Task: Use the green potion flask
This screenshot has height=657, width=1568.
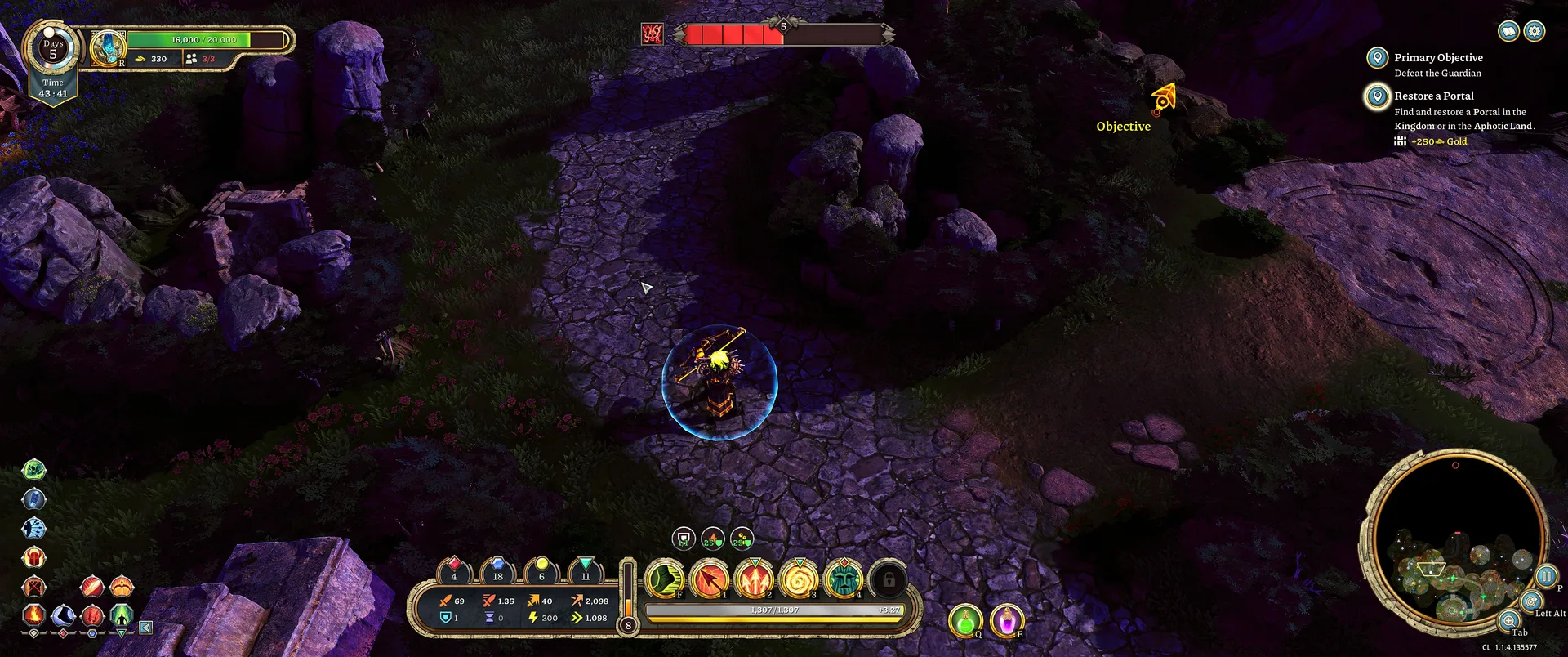Action: click(x=965, y=620)
